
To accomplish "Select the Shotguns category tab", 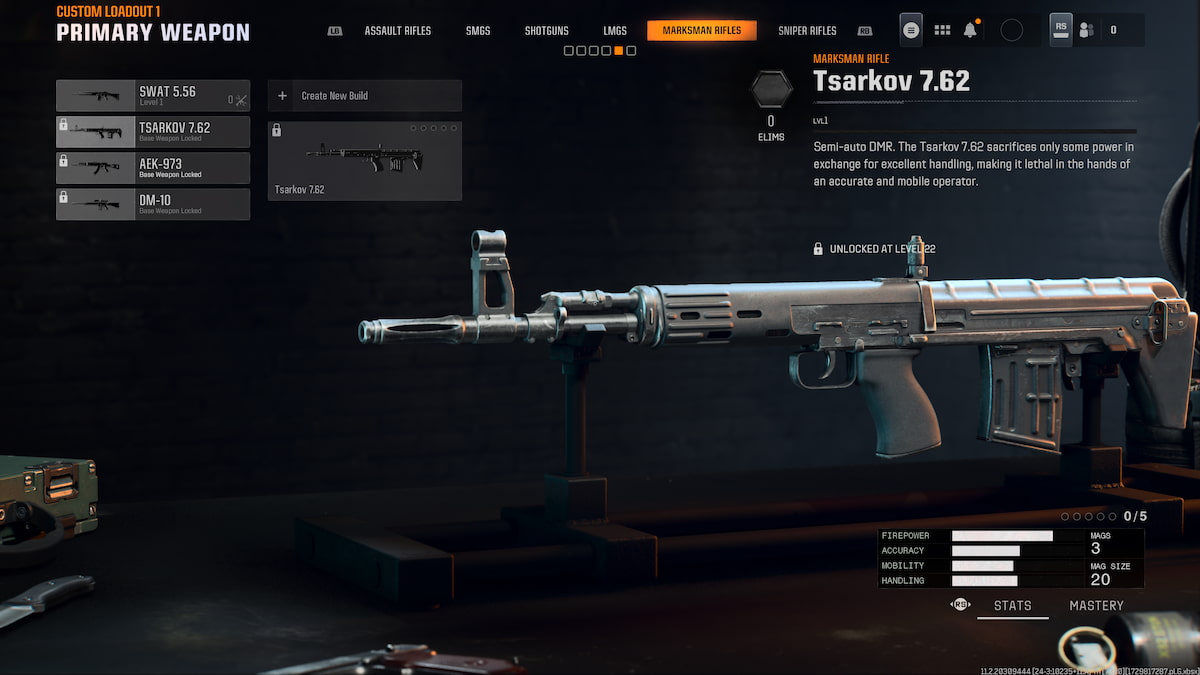I will click(x=547, y=31).
